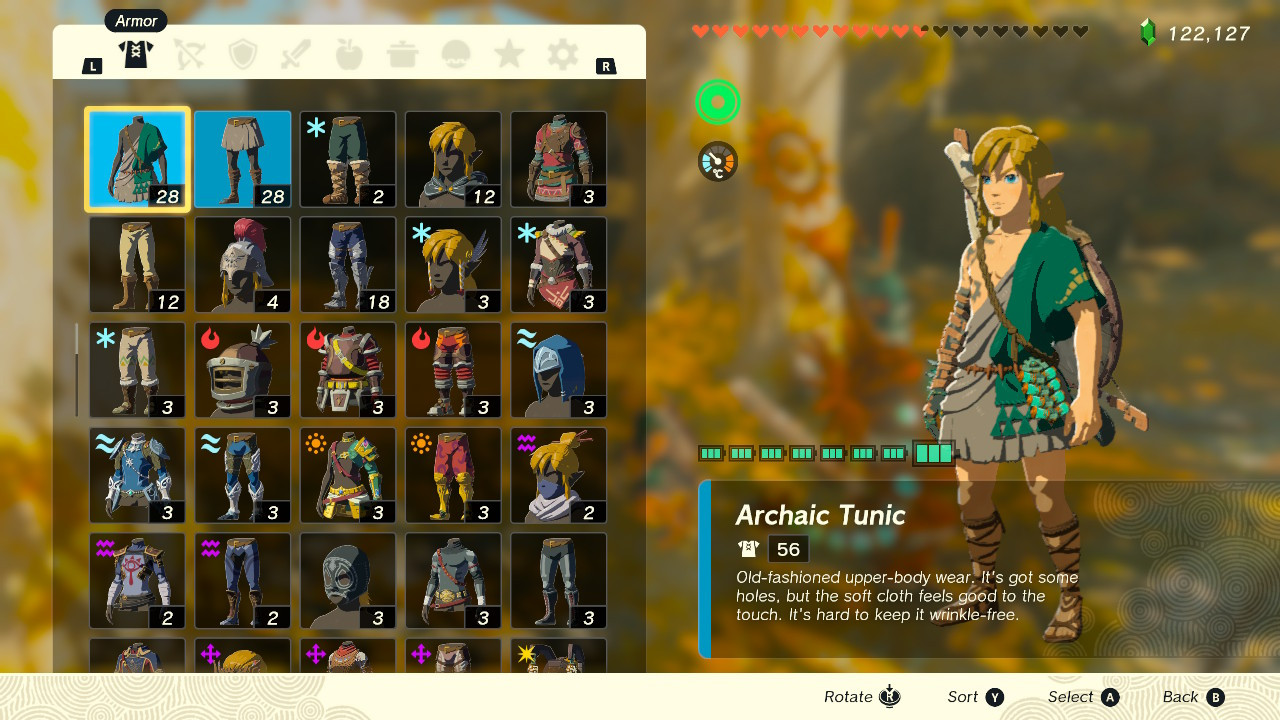1280x720 pixels.
Task: Switch to the Bows and Arrows tab
Action: (189, 55)
